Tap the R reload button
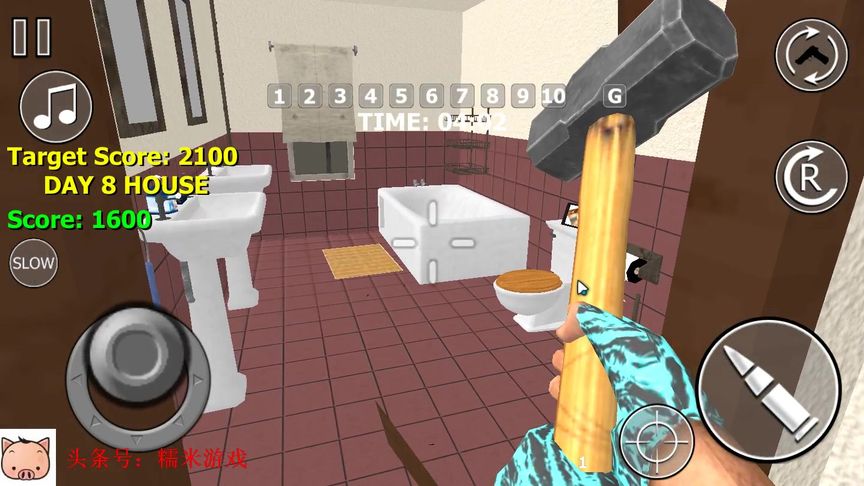This screenshot has width=864, height=486. click(x=811, y=176)
